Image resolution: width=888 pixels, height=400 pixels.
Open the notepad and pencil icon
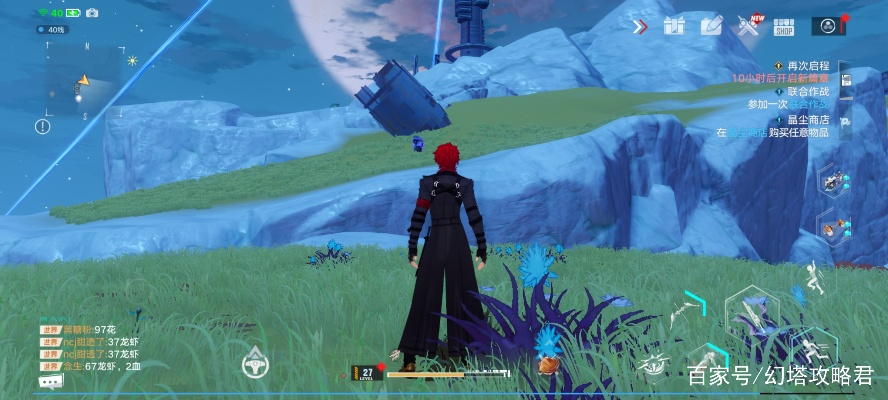click(711, 26)
